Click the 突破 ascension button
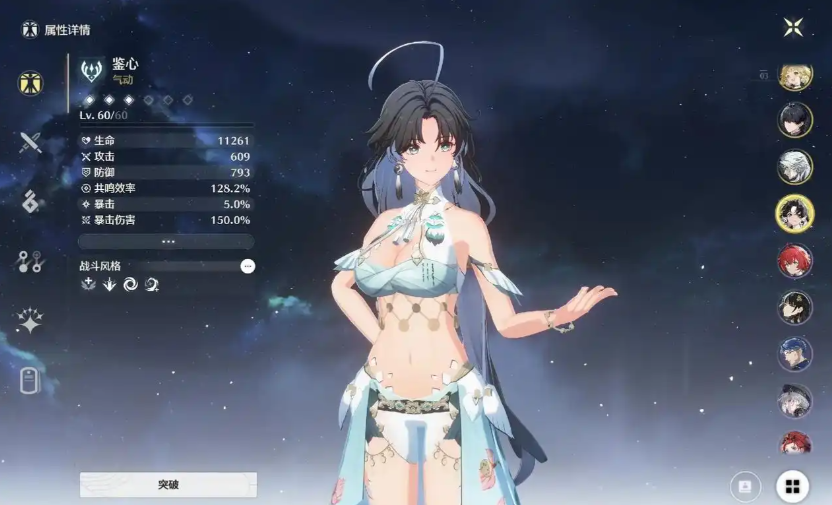The image size is (832, 505). pos(168,485)
